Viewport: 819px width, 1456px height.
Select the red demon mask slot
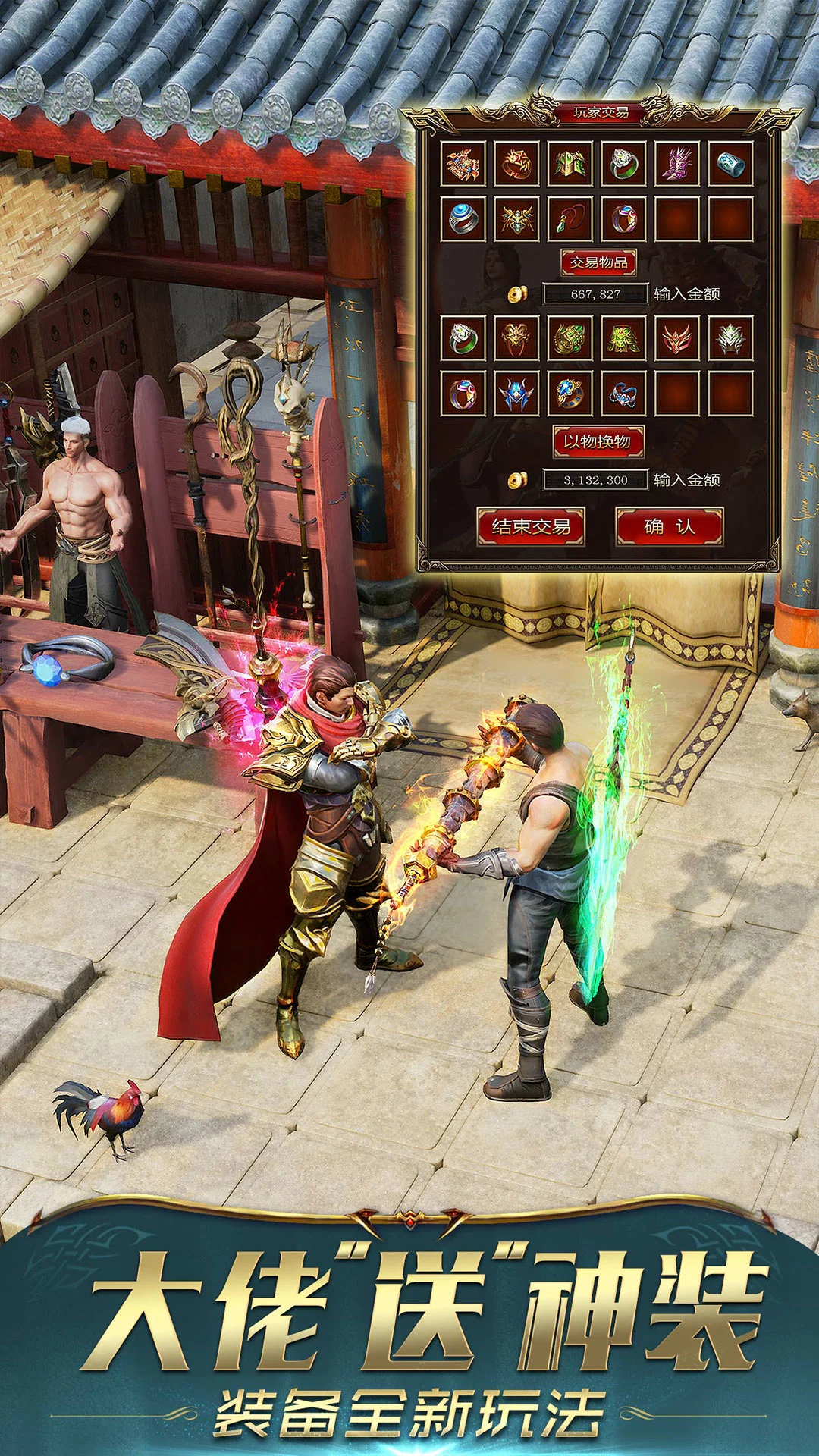click(x=677, y=338)
